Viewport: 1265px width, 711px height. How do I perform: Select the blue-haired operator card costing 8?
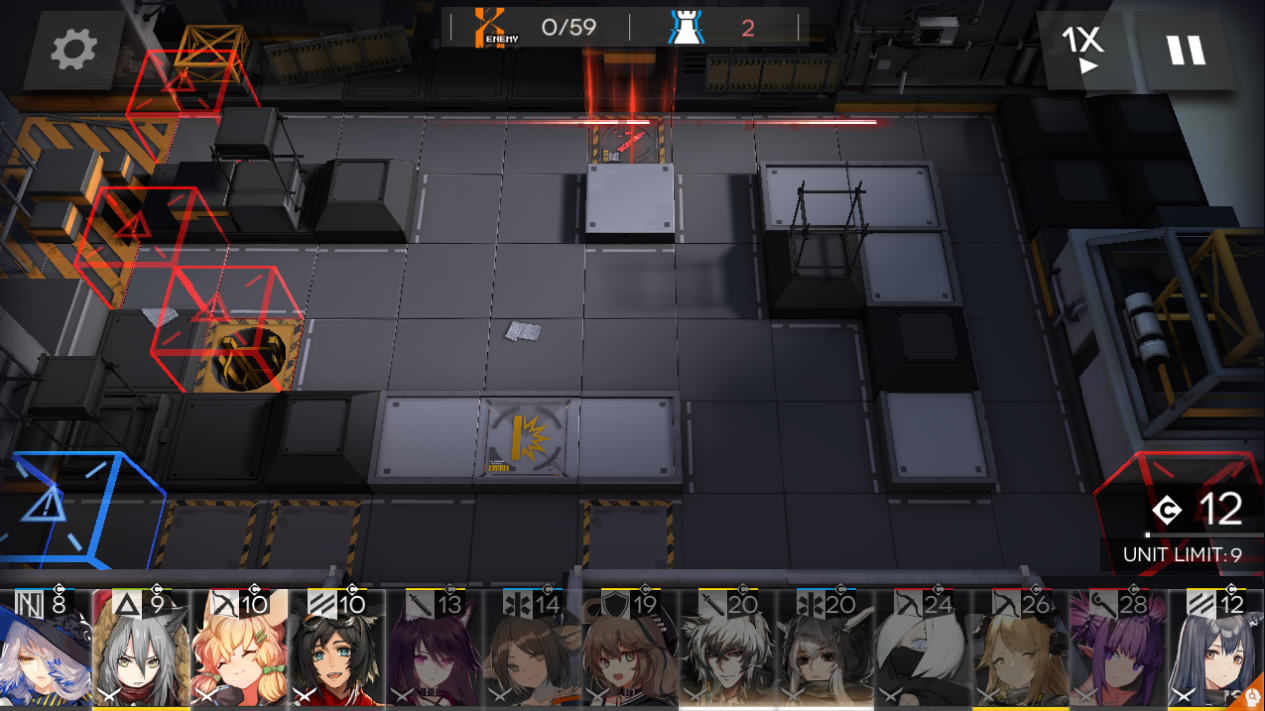(44, 650)
